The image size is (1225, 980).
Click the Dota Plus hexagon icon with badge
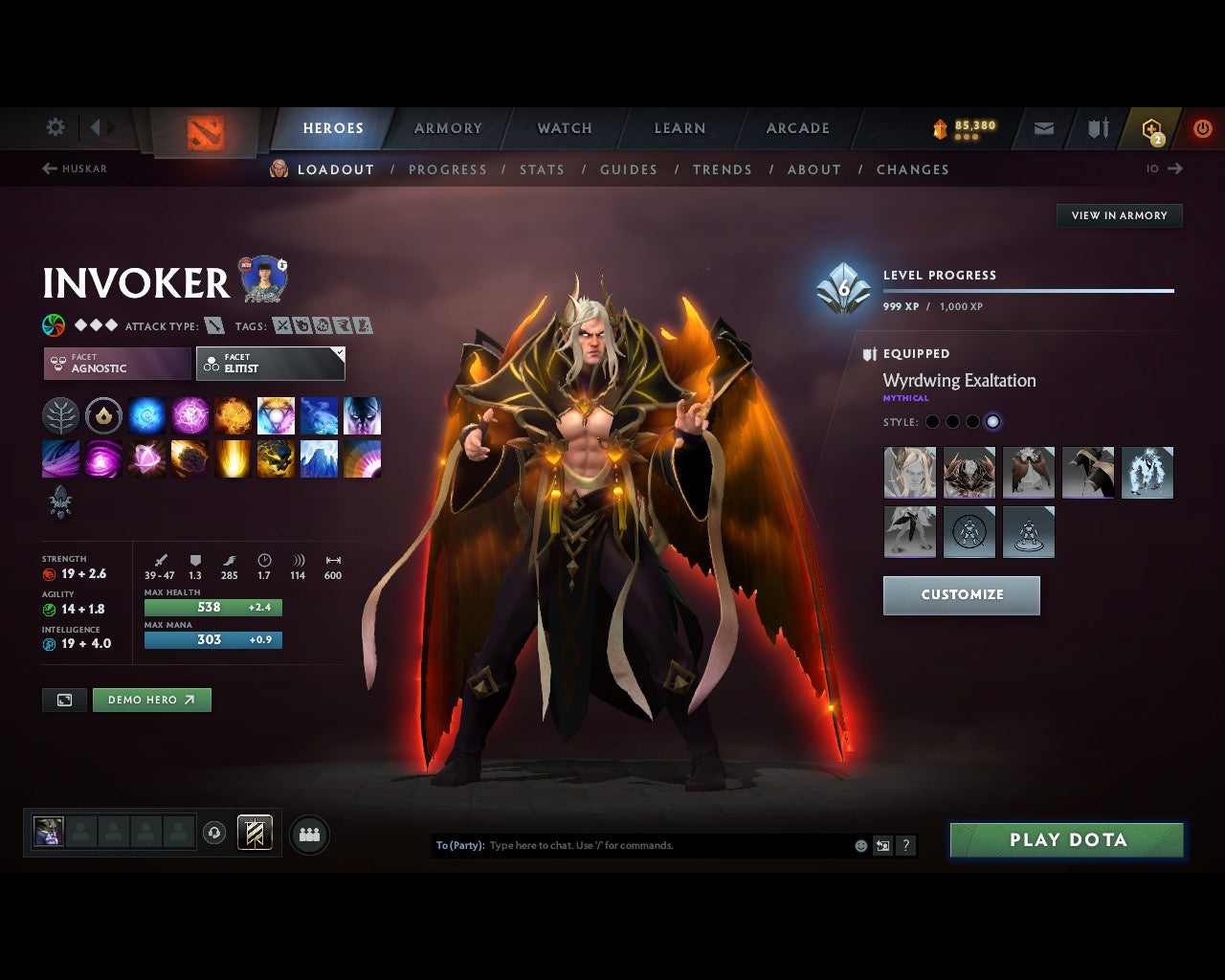coord(1151,127)
